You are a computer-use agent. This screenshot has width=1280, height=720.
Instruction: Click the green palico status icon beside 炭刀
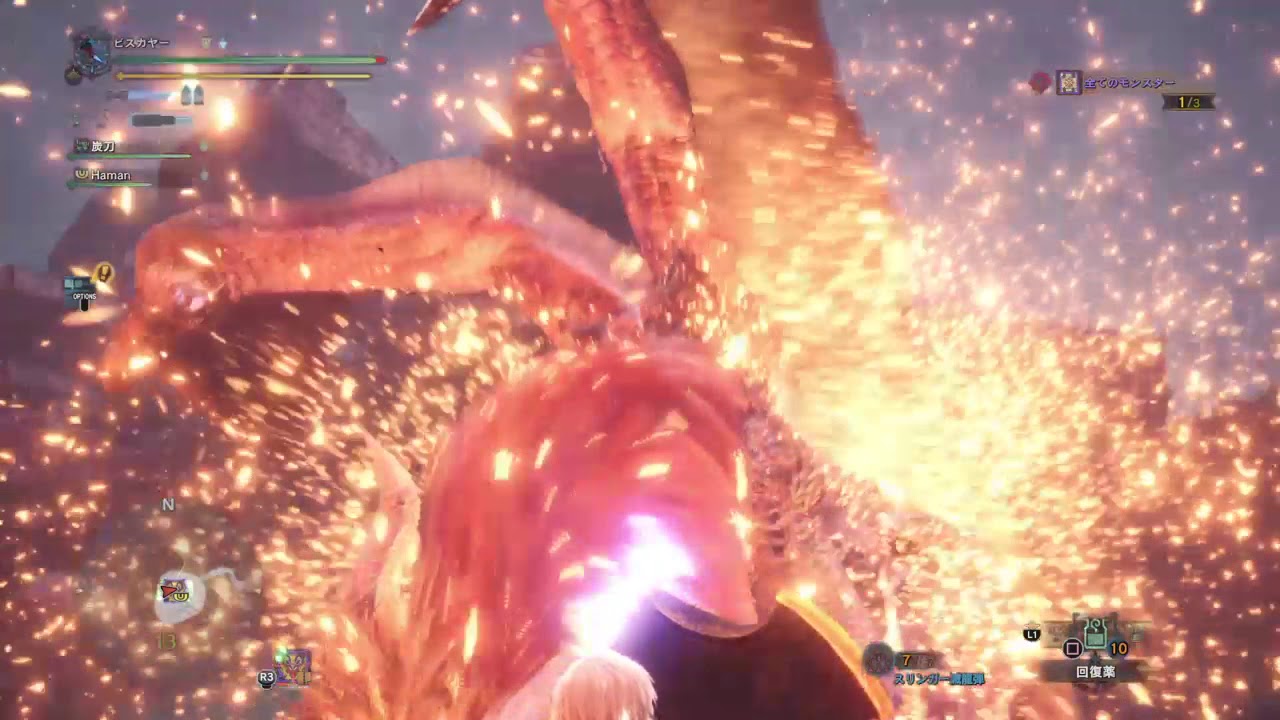click(81, 147)
